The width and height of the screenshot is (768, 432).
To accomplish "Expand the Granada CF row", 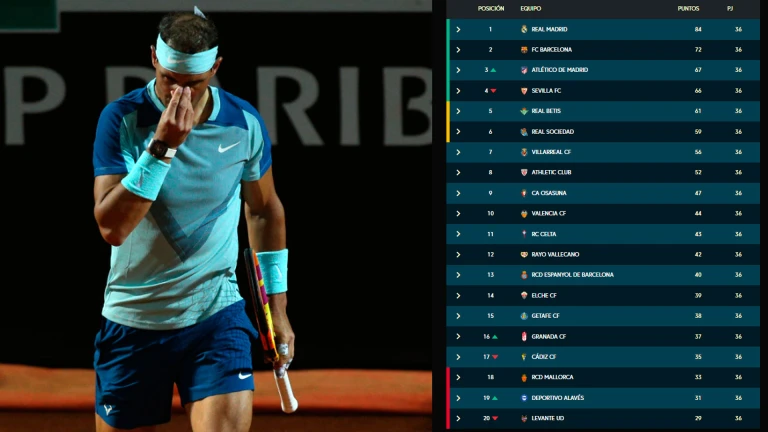I will [458, 336].
